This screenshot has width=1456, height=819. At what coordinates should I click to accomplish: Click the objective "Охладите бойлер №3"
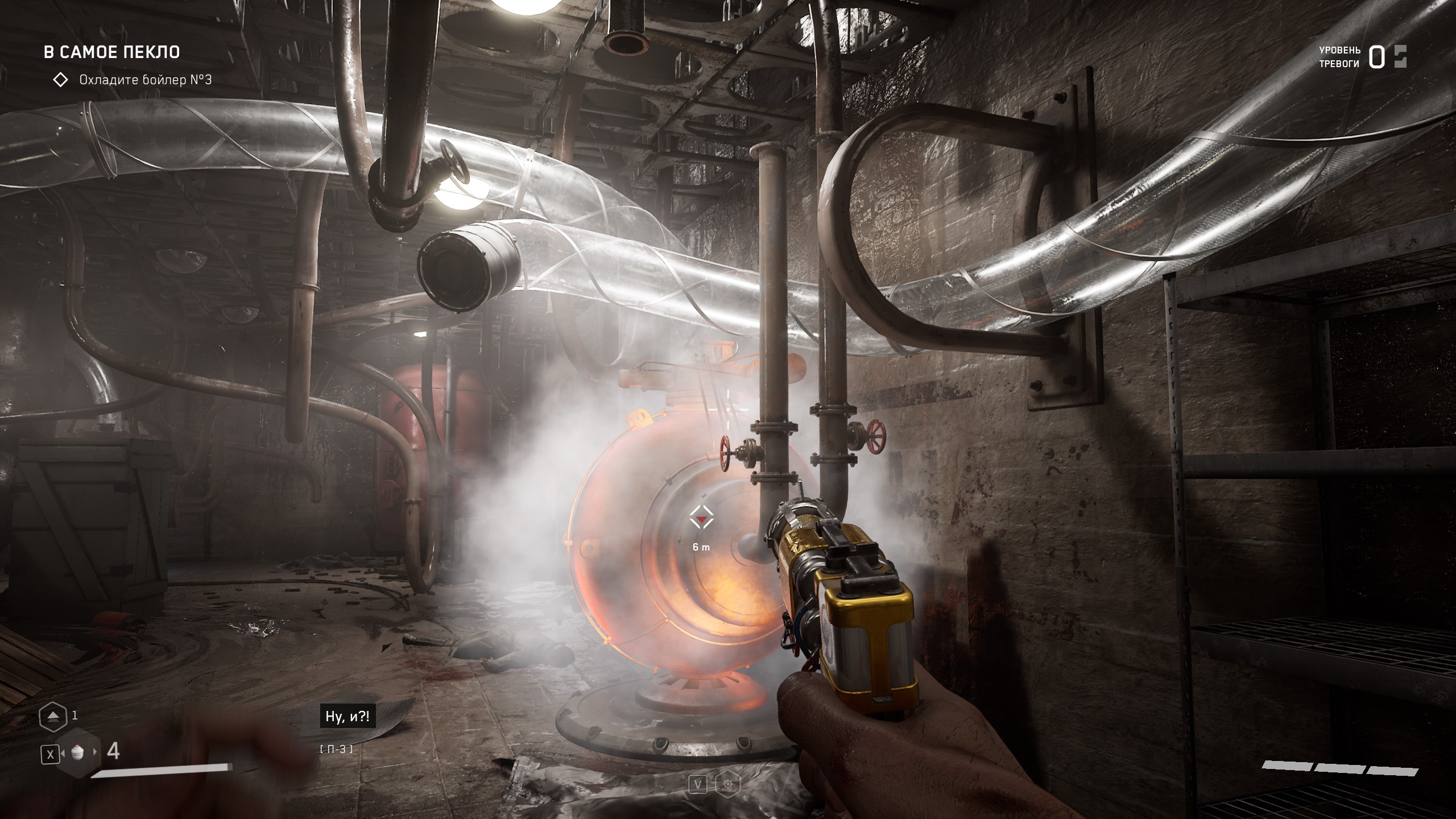point(145,80)
